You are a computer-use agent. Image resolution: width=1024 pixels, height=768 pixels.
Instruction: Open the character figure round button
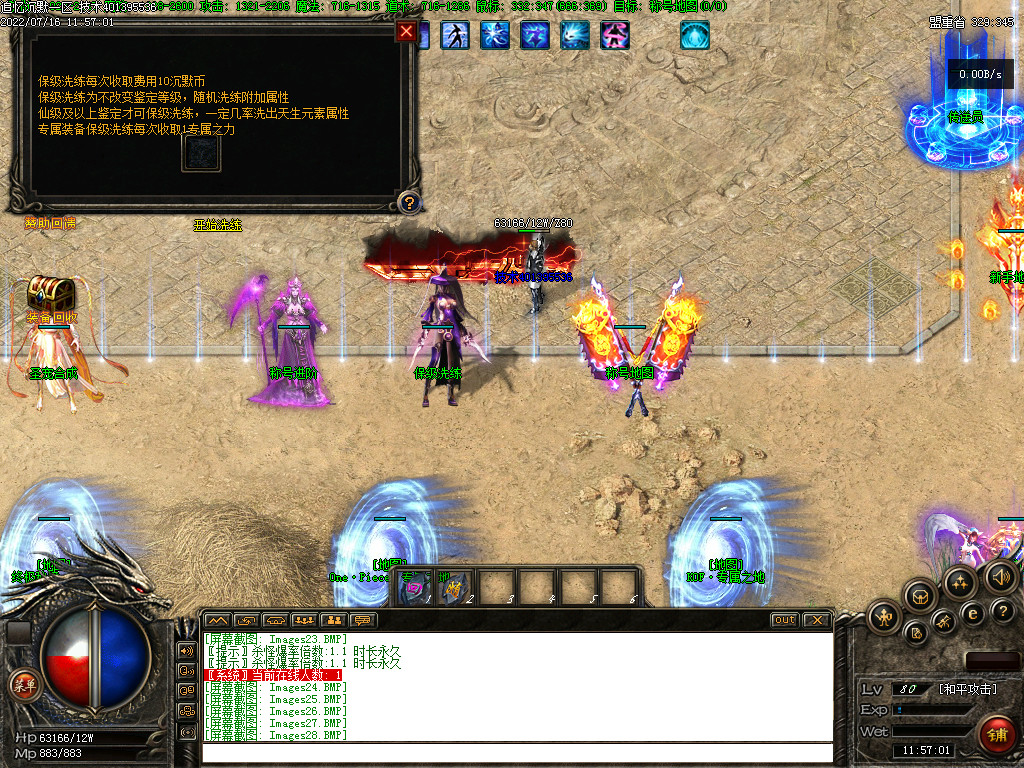884,617
